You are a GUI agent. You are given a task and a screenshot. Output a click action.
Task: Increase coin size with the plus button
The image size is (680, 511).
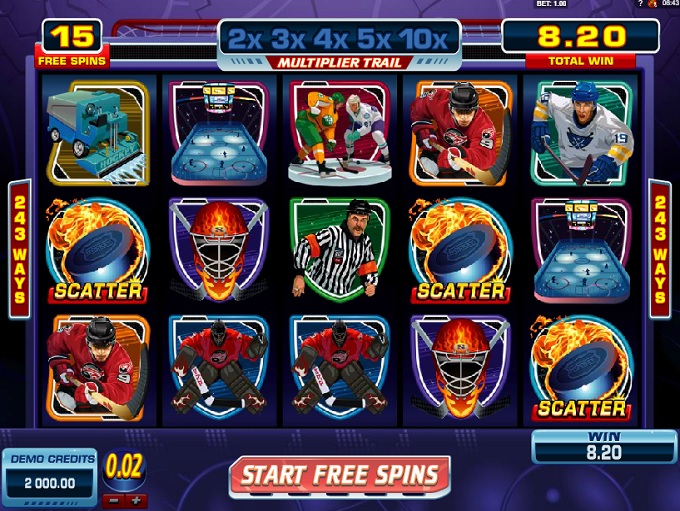pyautogui.click(x=136, y=499)
